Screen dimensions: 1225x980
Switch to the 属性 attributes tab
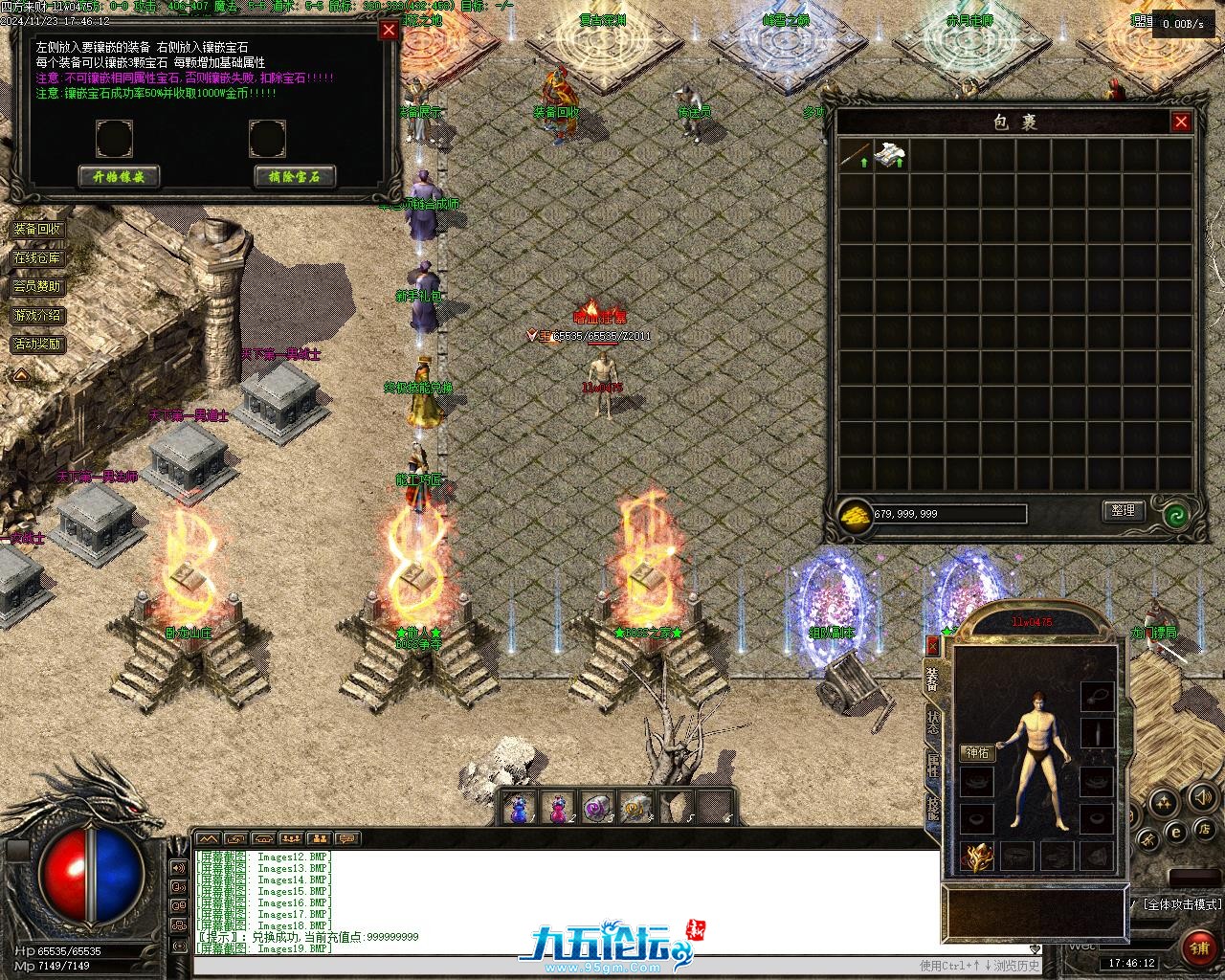tap(933, 766)
